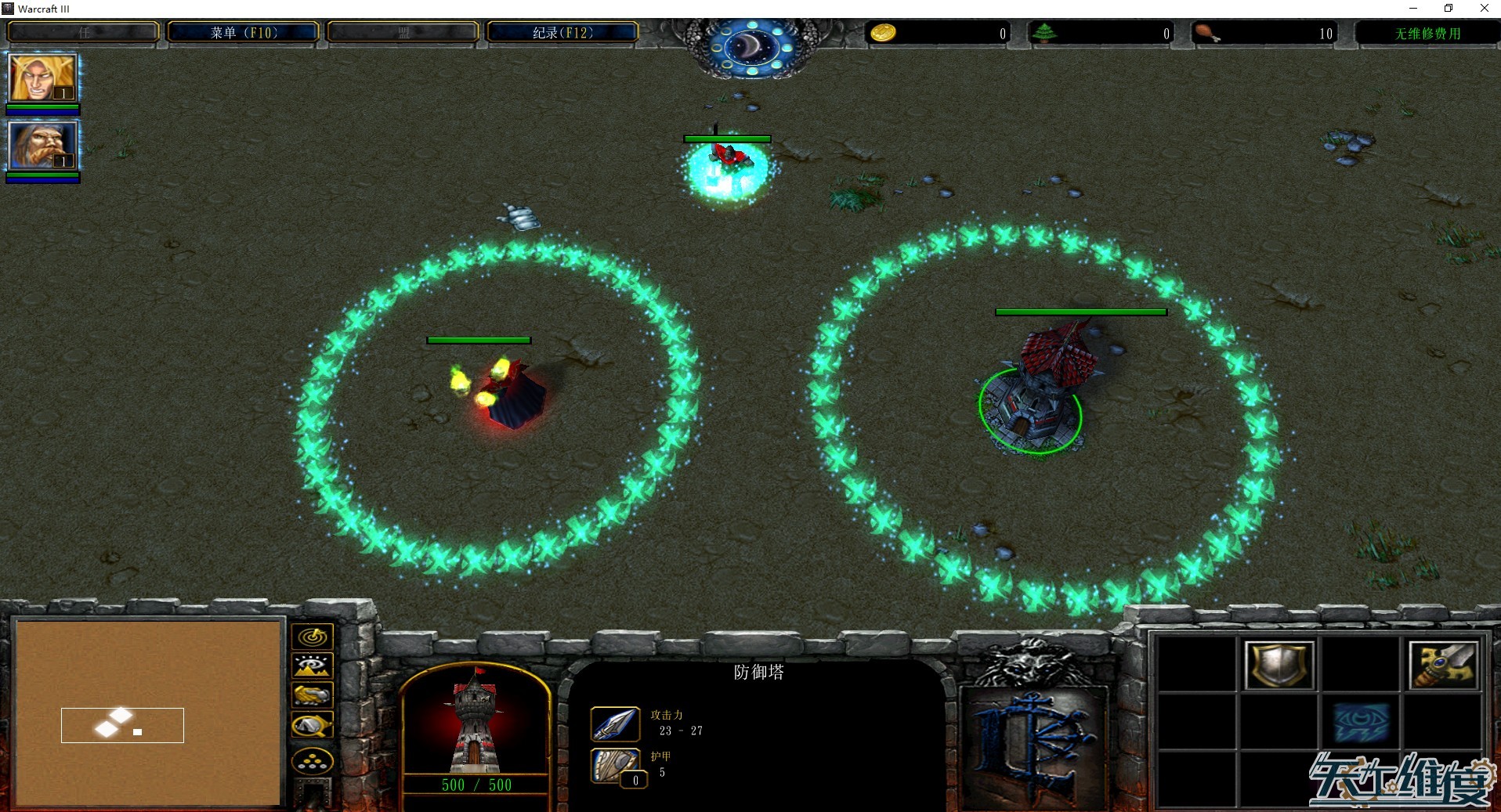Click the Stop command shield icon
This screenshot has width=1501, height=812.
point(1279,666)
